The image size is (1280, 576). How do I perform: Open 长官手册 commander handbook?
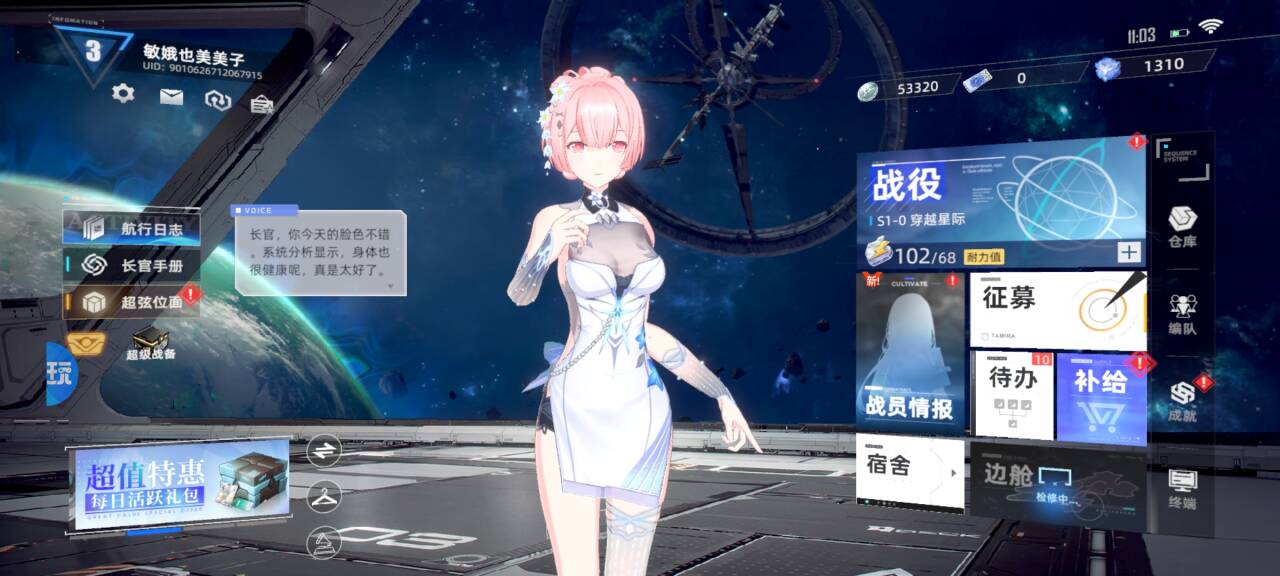(132, 265)
